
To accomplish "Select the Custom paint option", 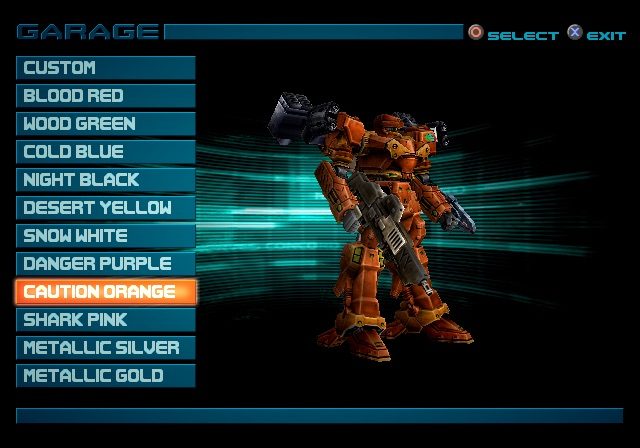I will point(105,68).
